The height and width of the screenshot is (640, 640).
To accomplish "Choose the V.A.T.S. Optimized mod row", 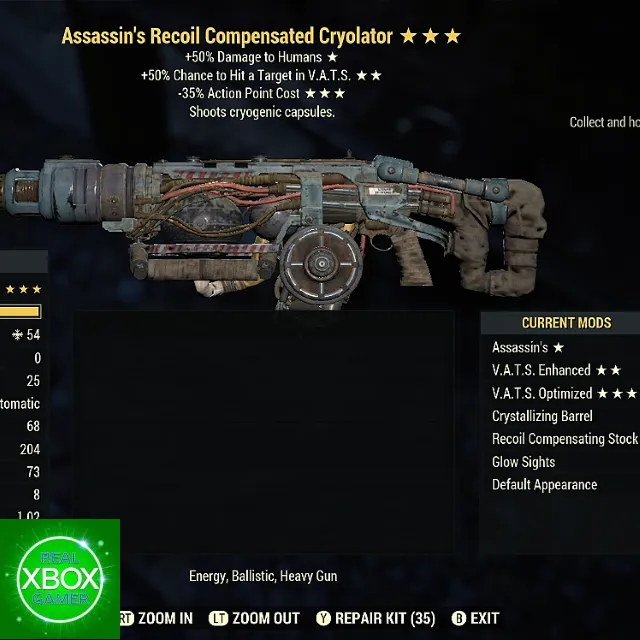I will 563,394.
